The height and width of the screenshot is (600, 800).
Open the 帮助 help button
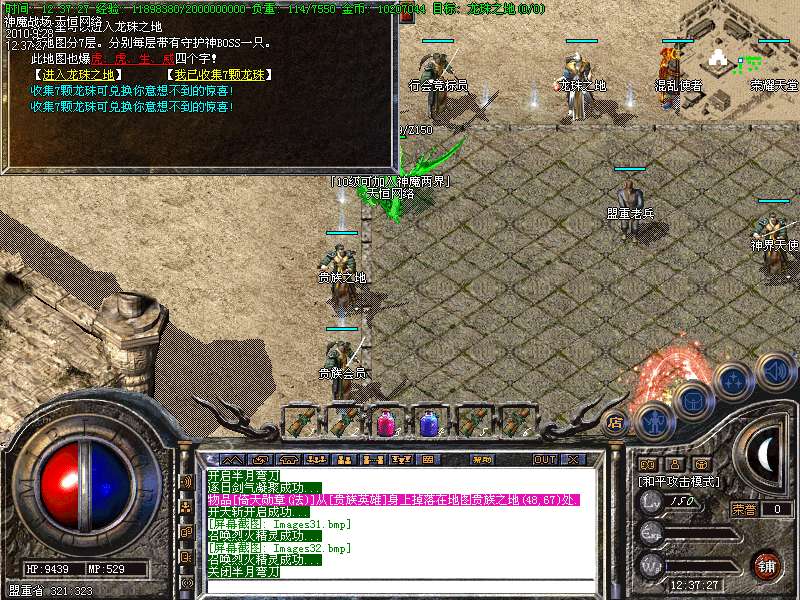tap(482, 460)
